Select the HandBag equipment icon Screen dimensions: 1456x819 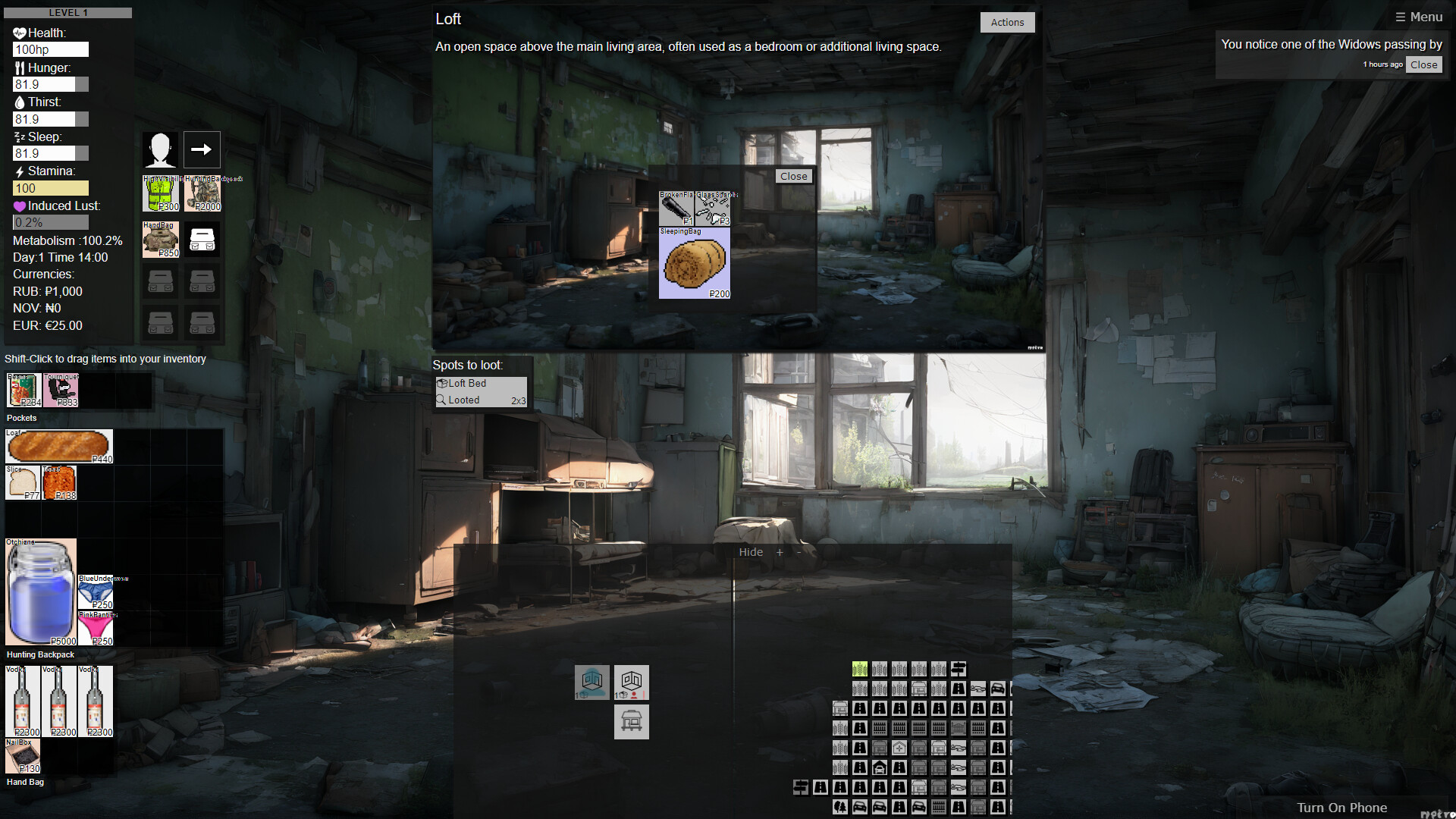(160, 239)
